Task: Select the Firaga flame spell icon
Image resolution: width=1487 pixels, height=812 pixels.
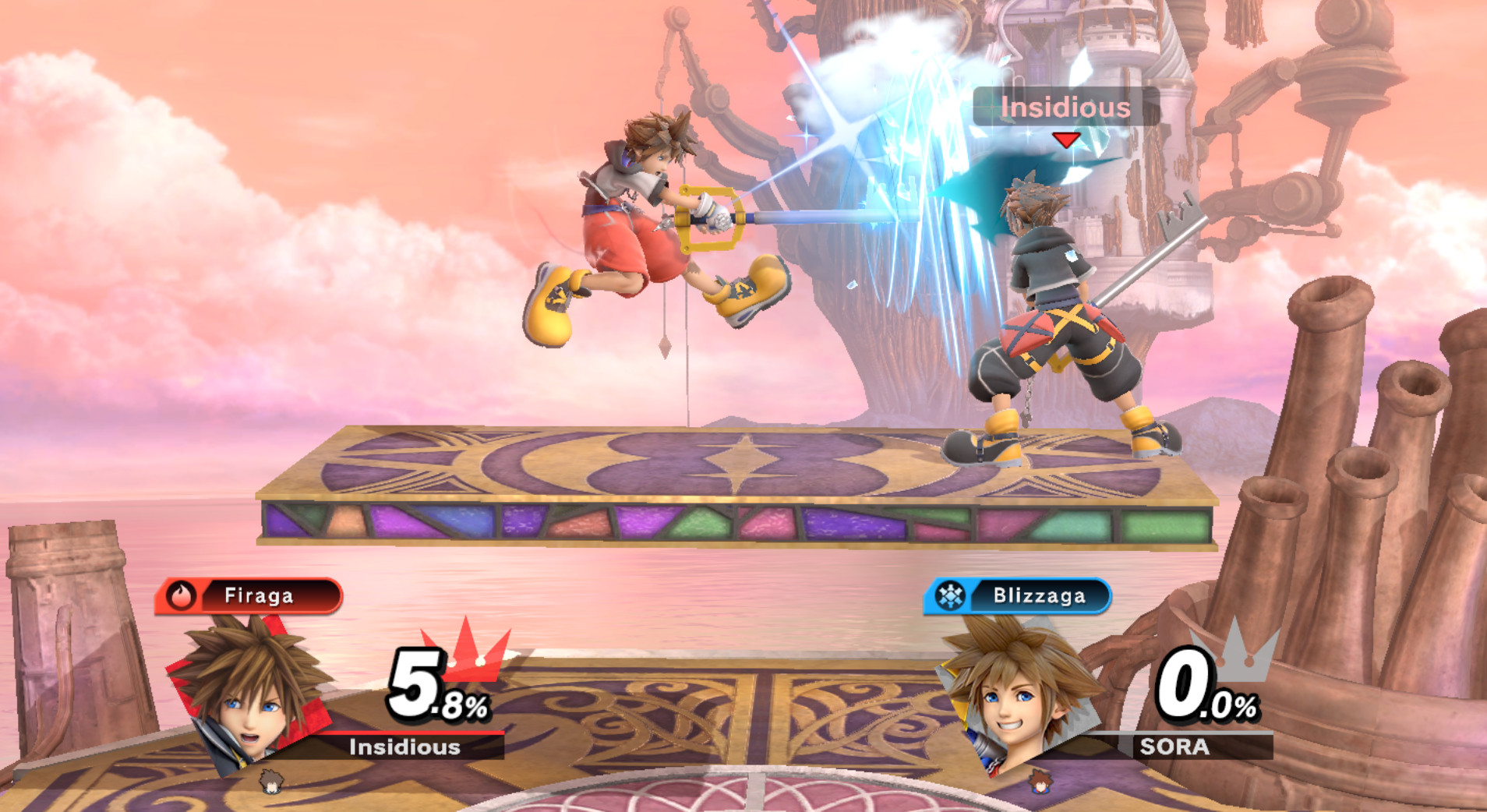Action: (181, 595)
